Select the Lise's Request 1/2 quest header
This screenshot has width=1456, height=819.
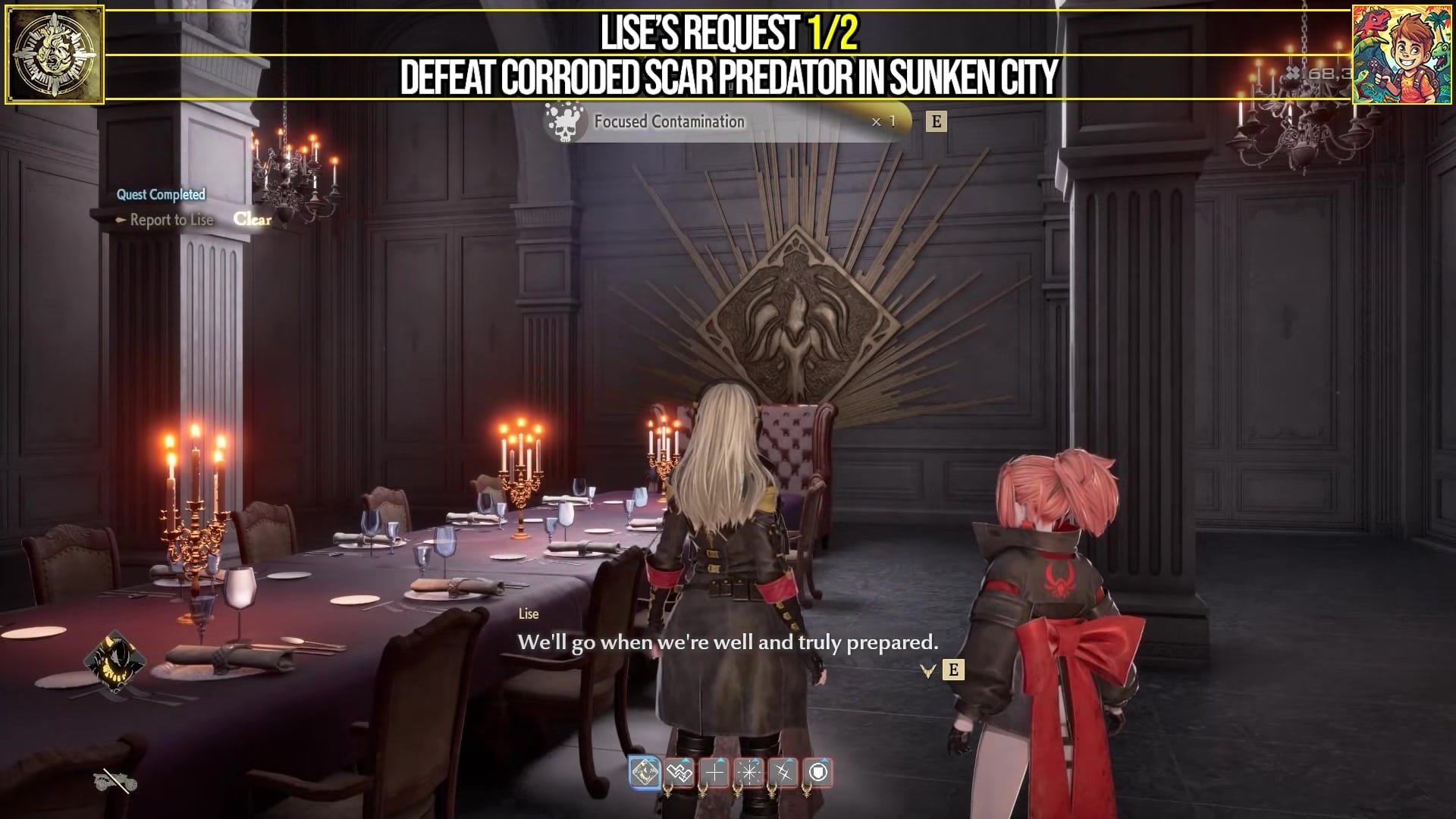(x=728, y=32)
